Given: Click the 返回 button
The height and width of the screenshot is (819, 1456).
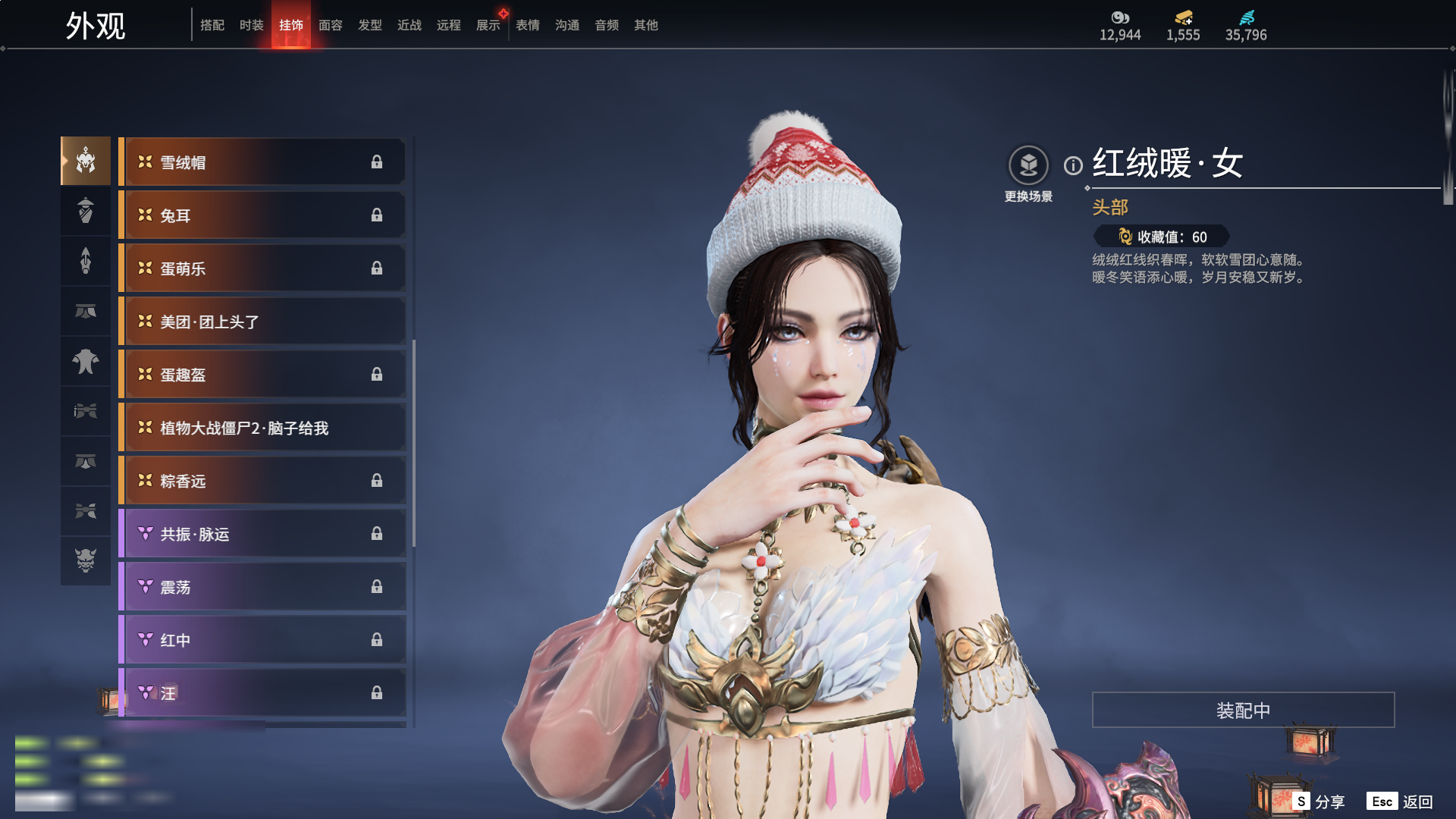Looking at the screenshot, I should tap(1400, 802).
